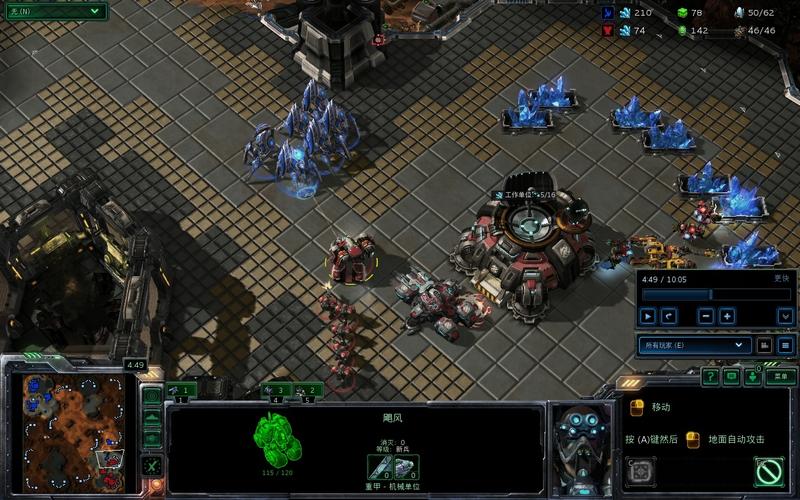The width and height of the screenshot is (800, 500).
Task: Open the help question mark button
Action: pos(710,377)
